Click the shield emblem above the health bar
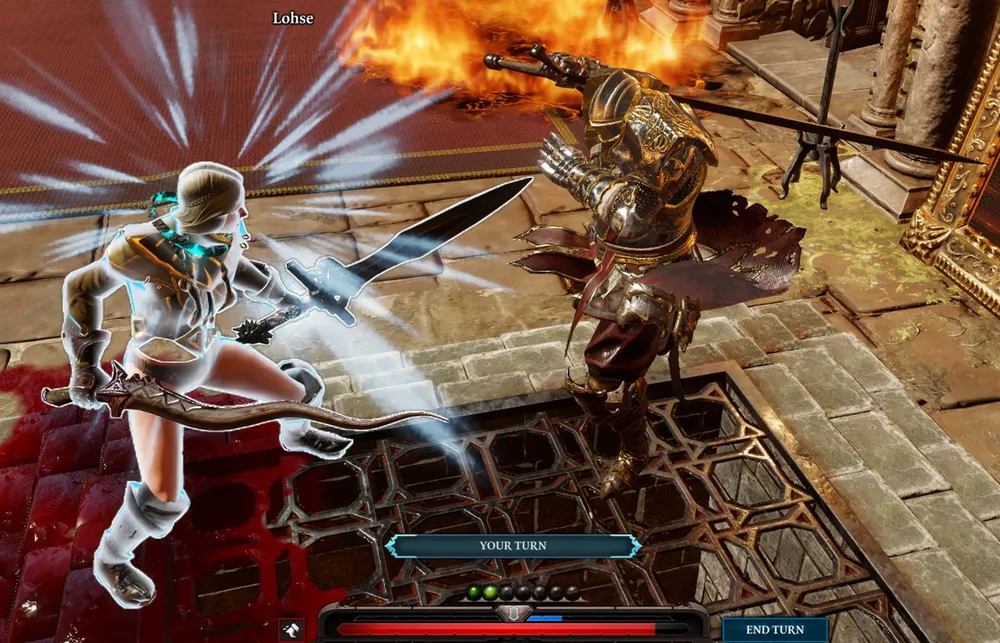1000x643 pixels. (x=513, y=612)
